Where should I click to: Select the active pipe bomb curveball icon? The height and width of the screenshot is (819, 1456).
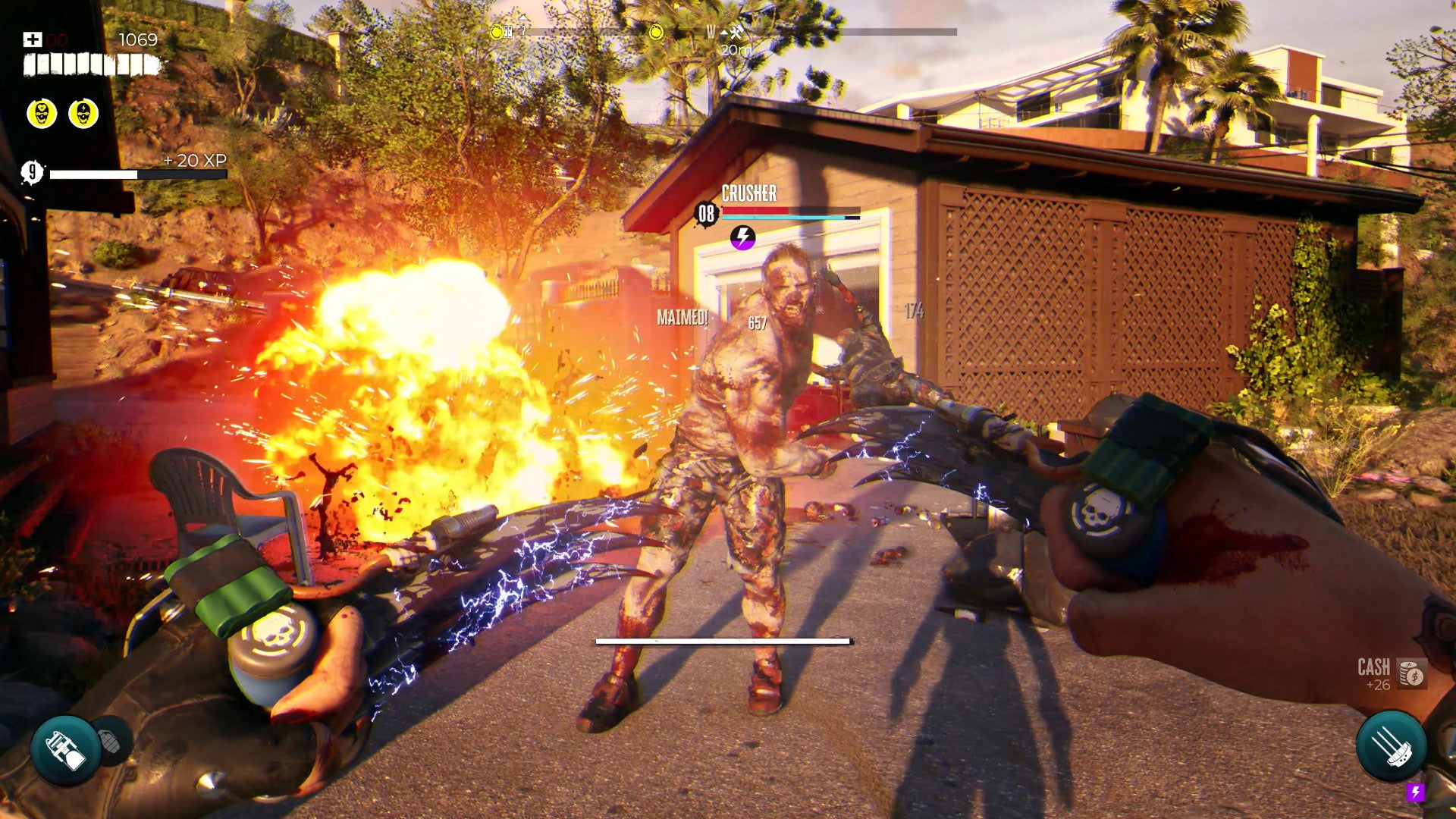tap(65, 750)
